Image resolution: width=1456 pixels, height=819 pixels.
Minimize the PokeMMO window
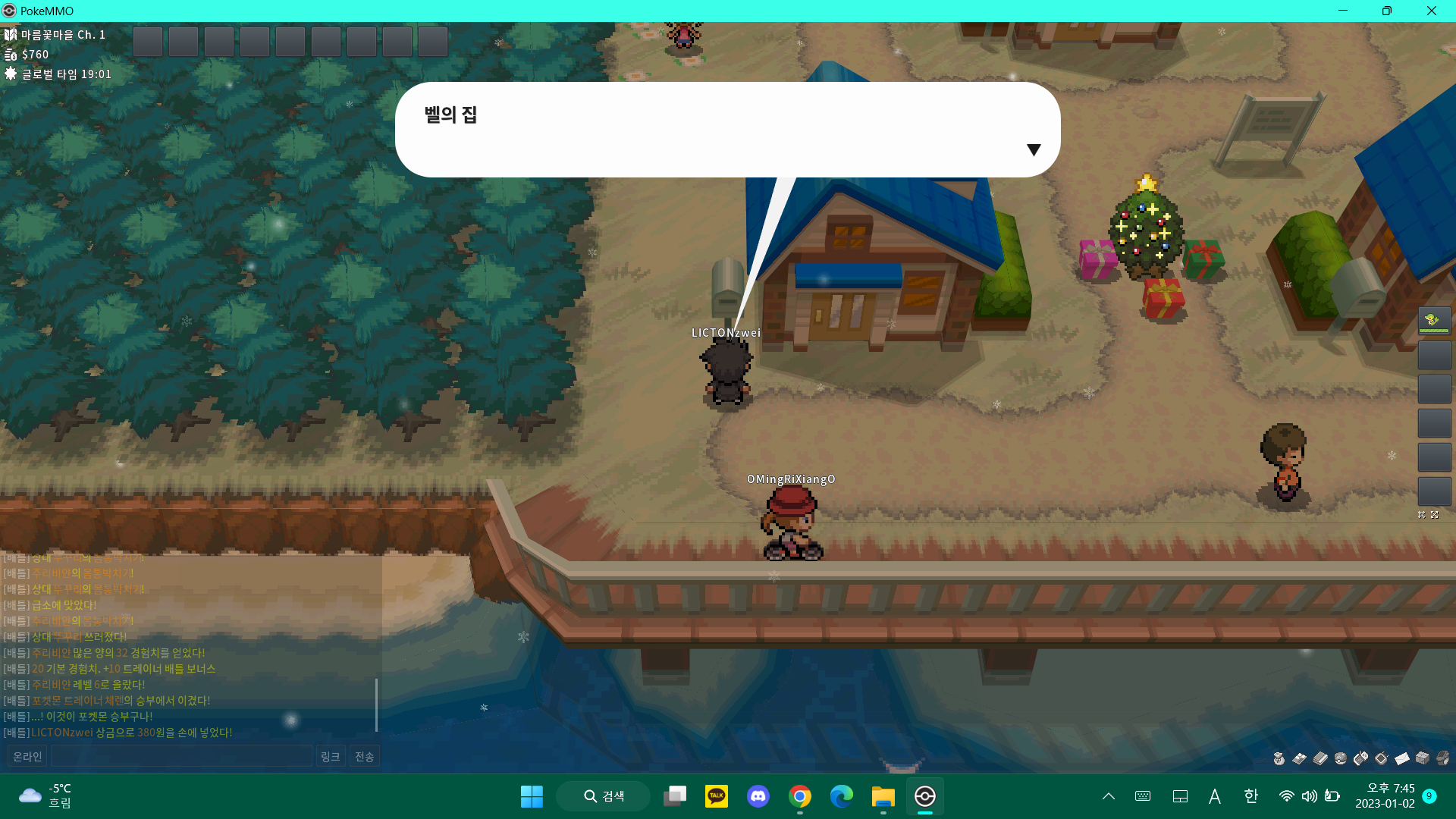click(1343, 11)
